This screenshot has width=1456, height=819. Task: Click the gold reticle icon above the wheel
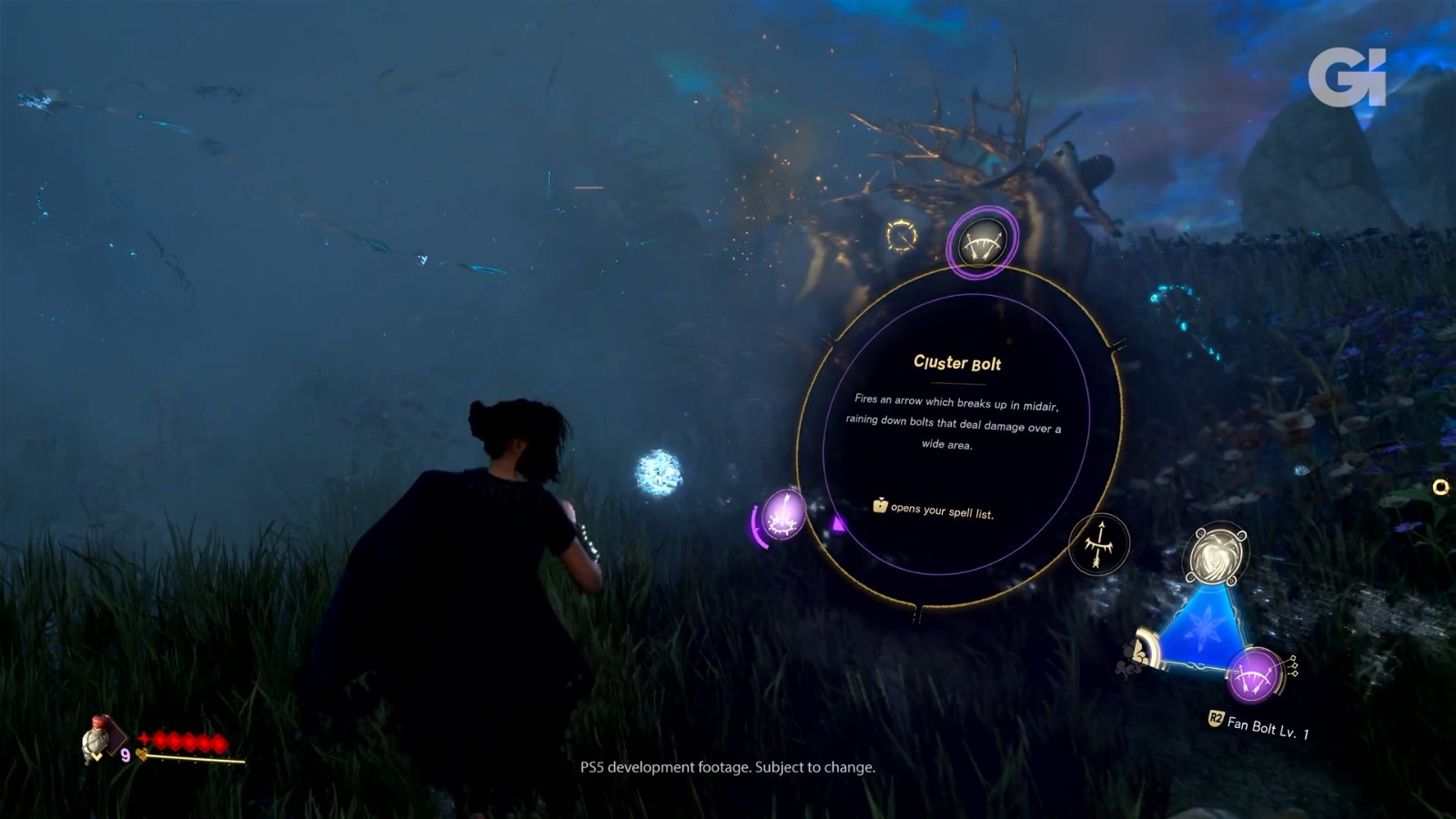click(x=902, y=236)
